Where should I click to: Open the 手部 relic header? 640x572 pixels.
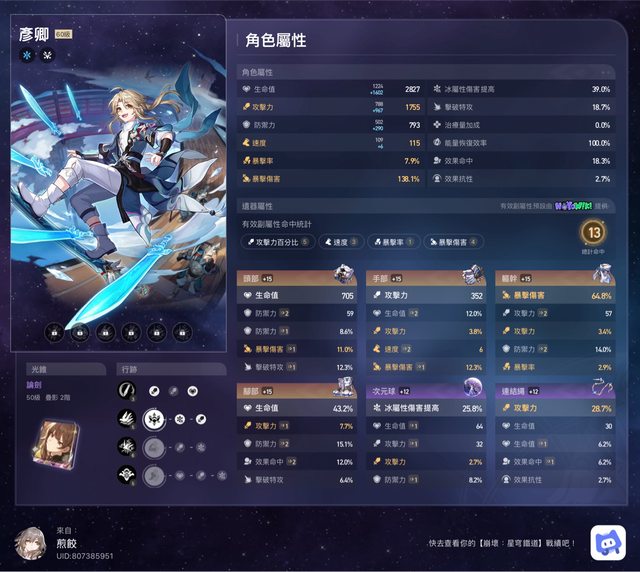pos(425,278)
